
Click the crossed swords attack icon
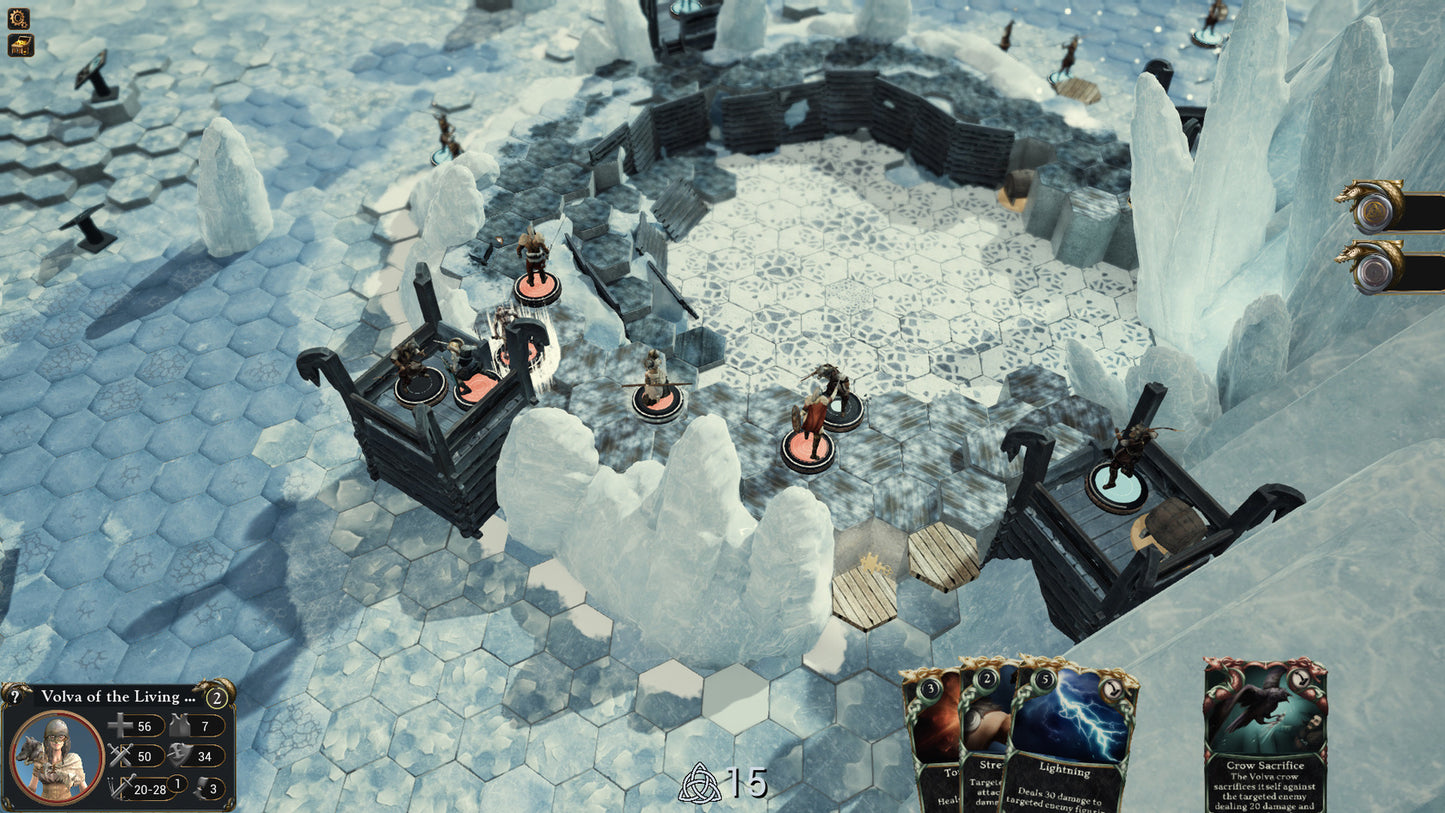(x=119, y=755)
